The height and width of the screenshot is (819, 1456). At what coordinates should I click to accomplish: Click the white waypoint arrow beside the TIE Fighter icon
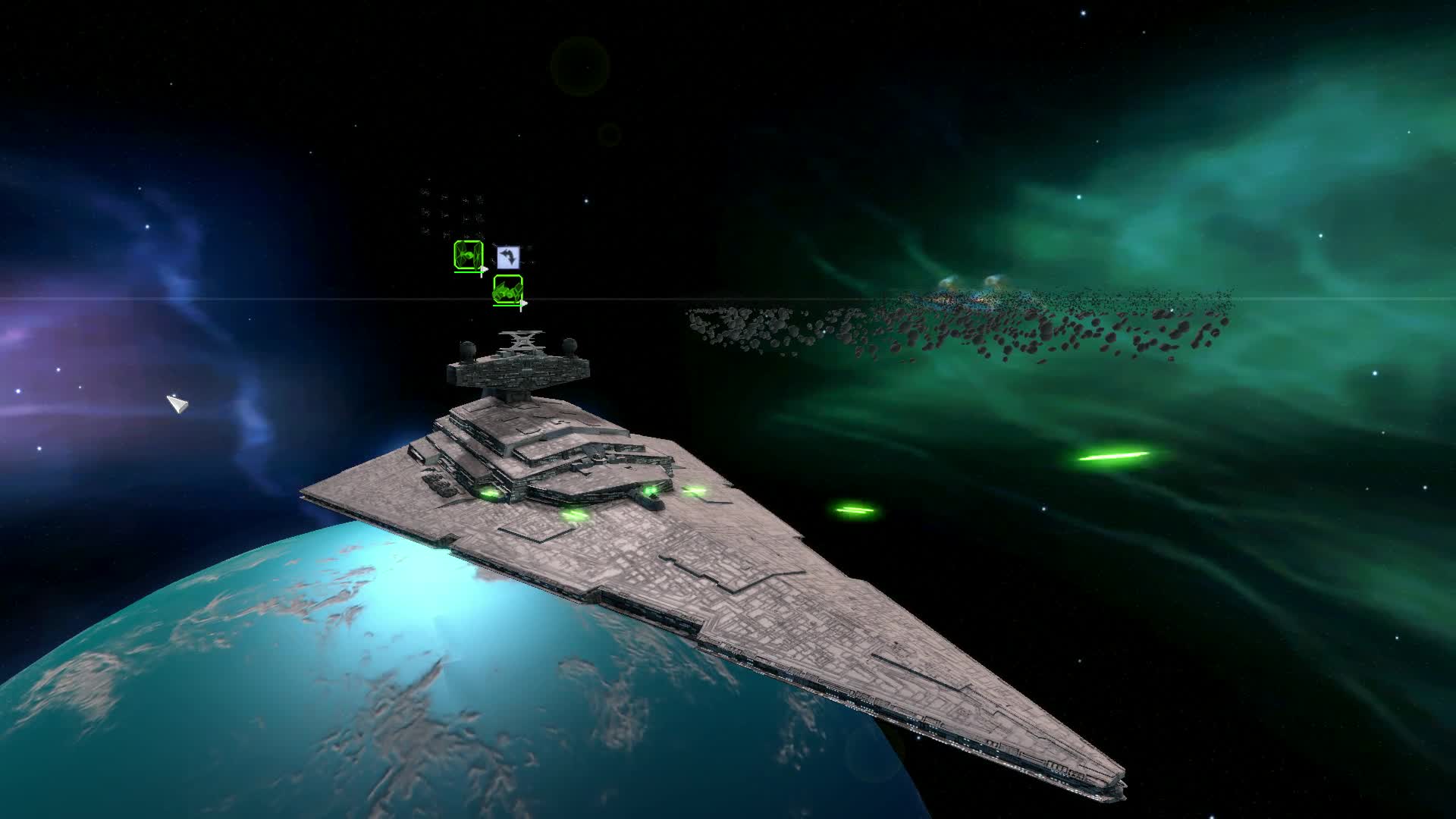[484, 268]
